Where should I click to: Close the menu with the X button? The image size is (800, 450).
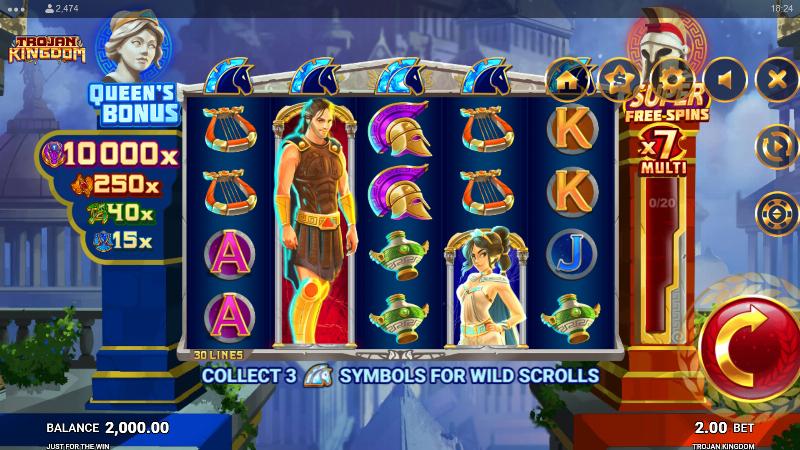click(x=776, y=78)
